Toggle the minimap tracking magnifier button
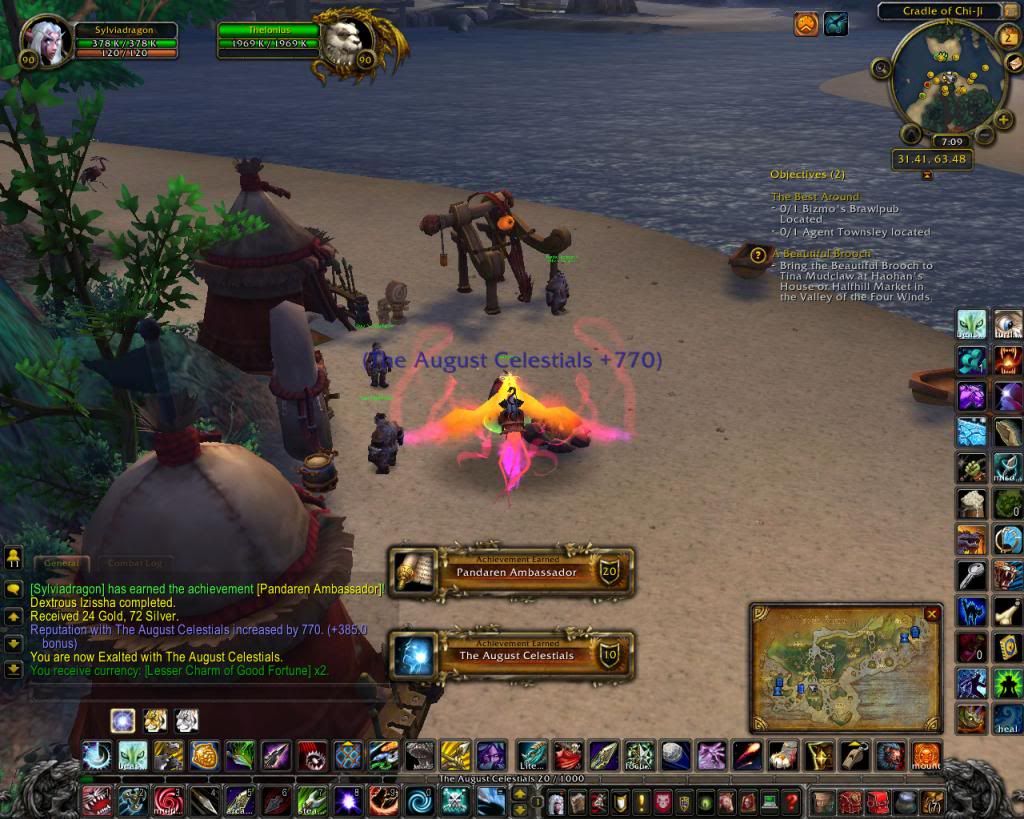 coord(881,68)
